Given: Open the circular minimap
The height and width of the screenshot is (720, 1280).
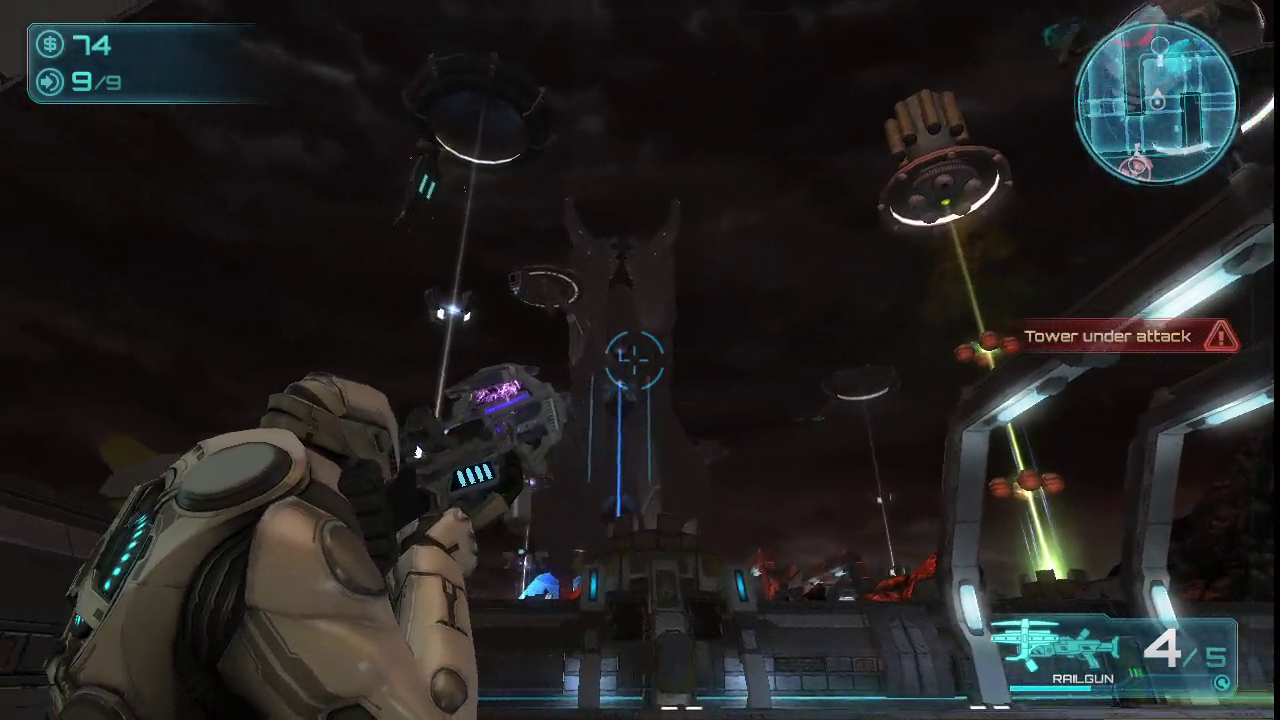Looking at the screenshot, I should (x=1156, y=102).
